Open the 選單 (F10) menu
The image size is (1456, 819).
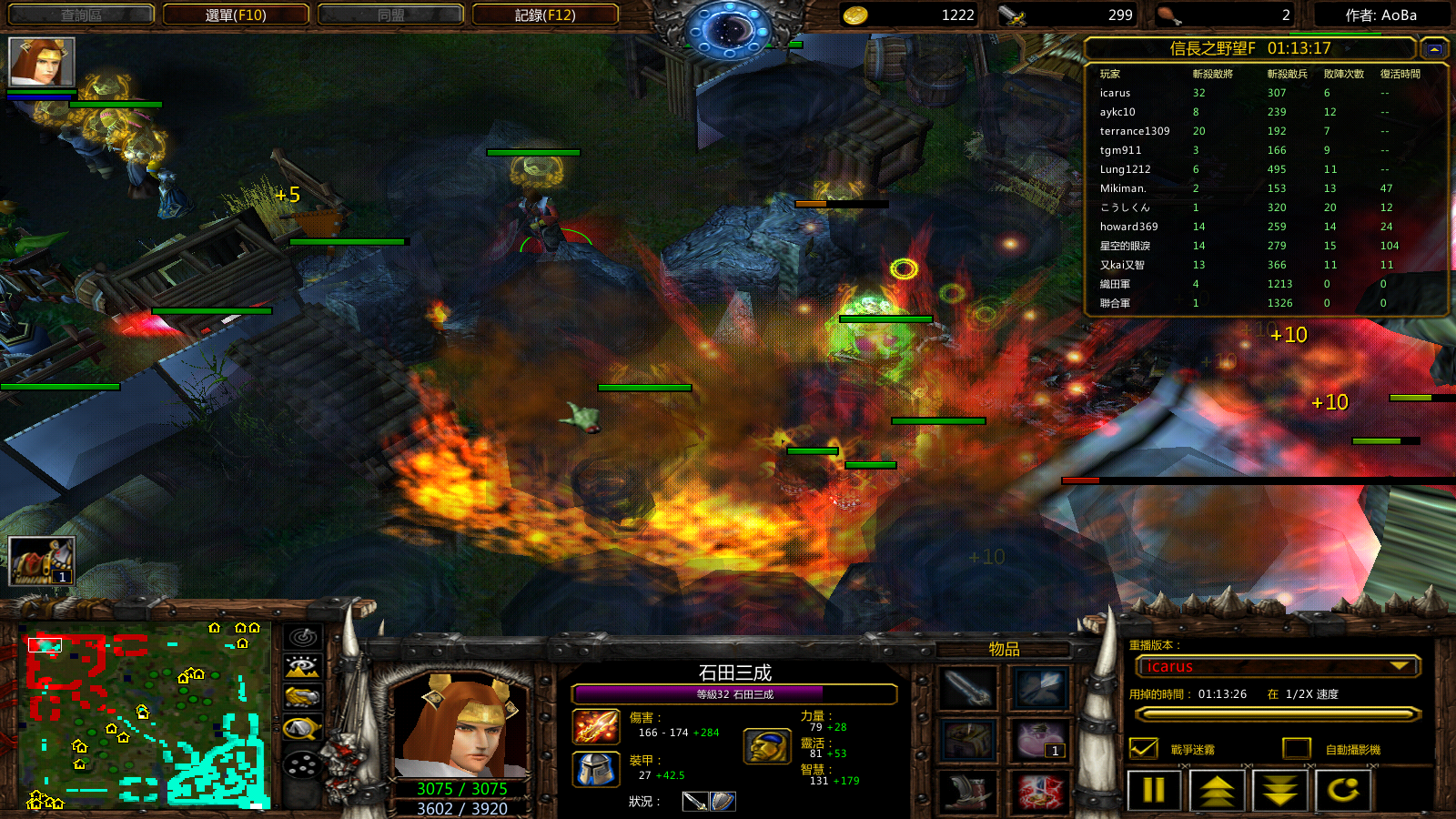click(x=236, y=15)
